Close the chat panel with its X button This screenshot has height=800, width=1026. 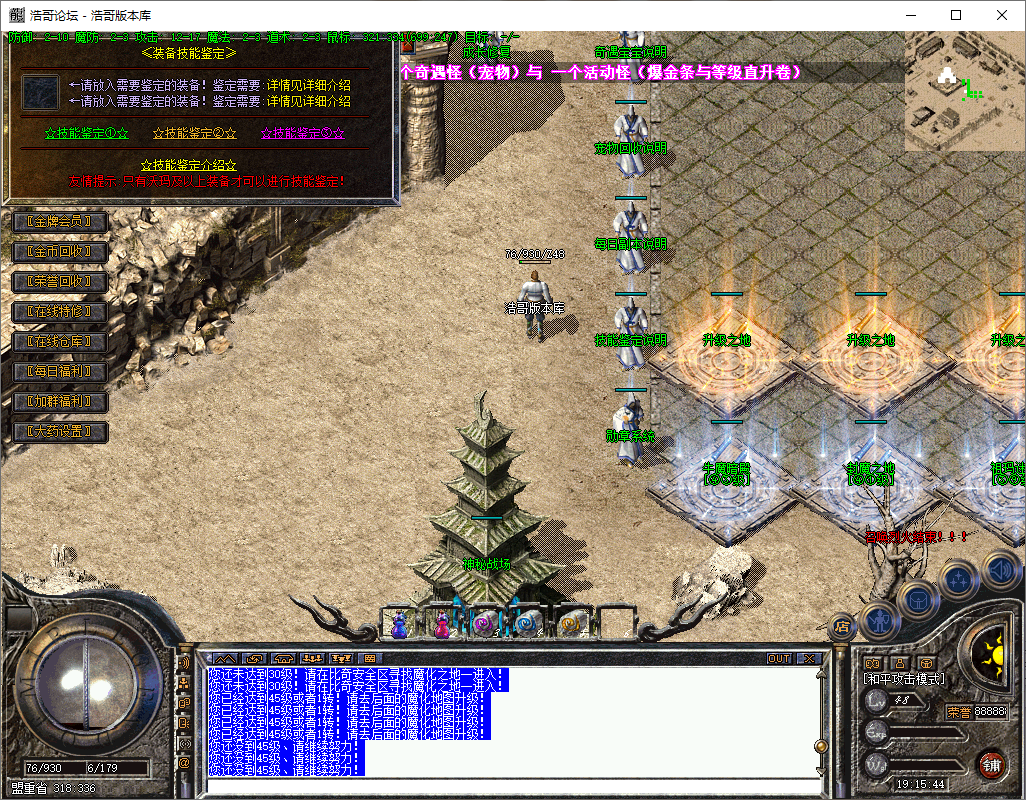(x=809, y=658)
